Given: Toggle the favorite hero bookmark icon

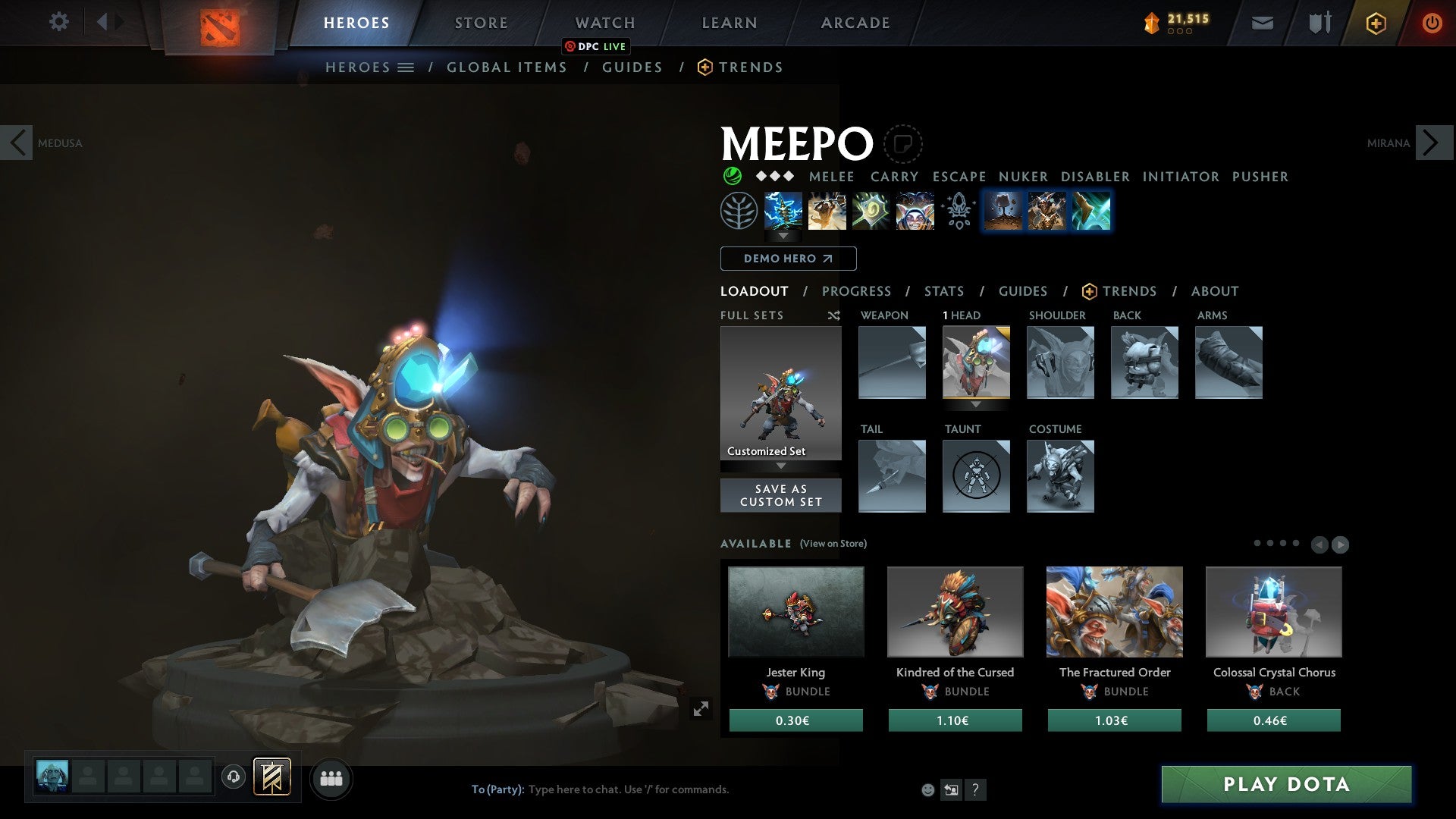Looking at the screenshot, I should [x=903, y=143].
